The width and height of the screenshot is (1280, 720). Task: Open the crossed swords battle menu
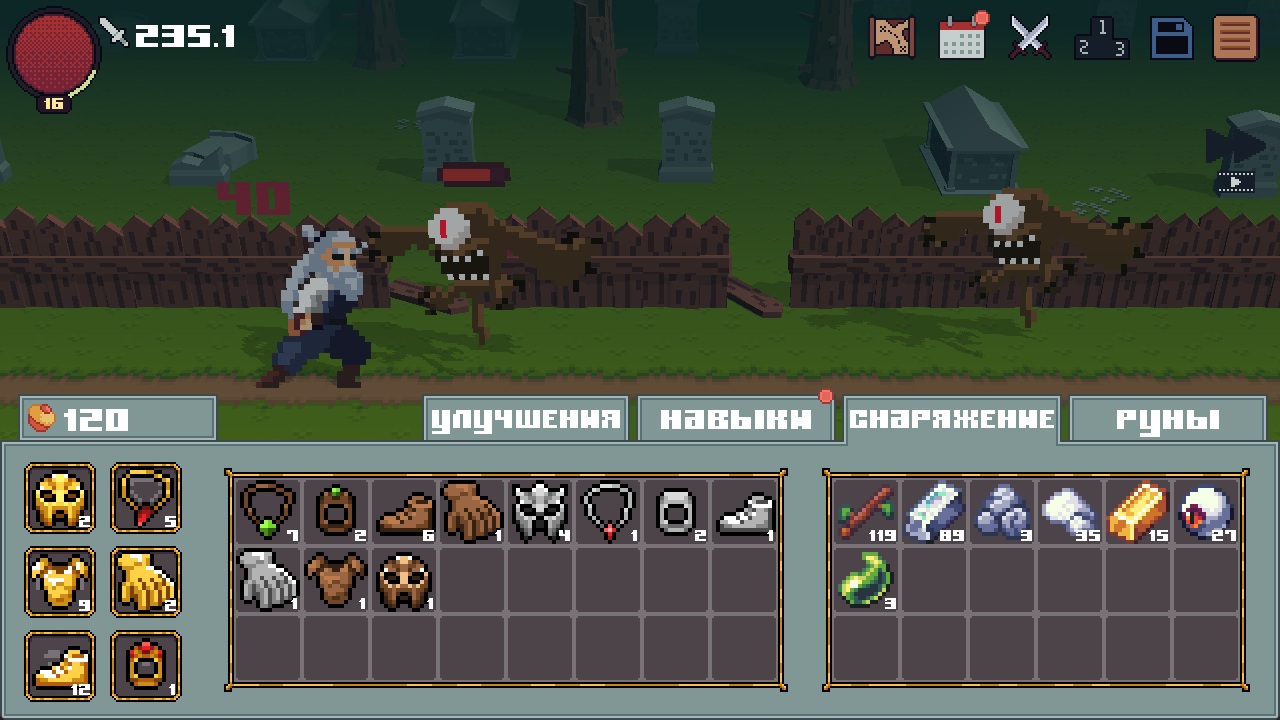(x=1029, y=37)
